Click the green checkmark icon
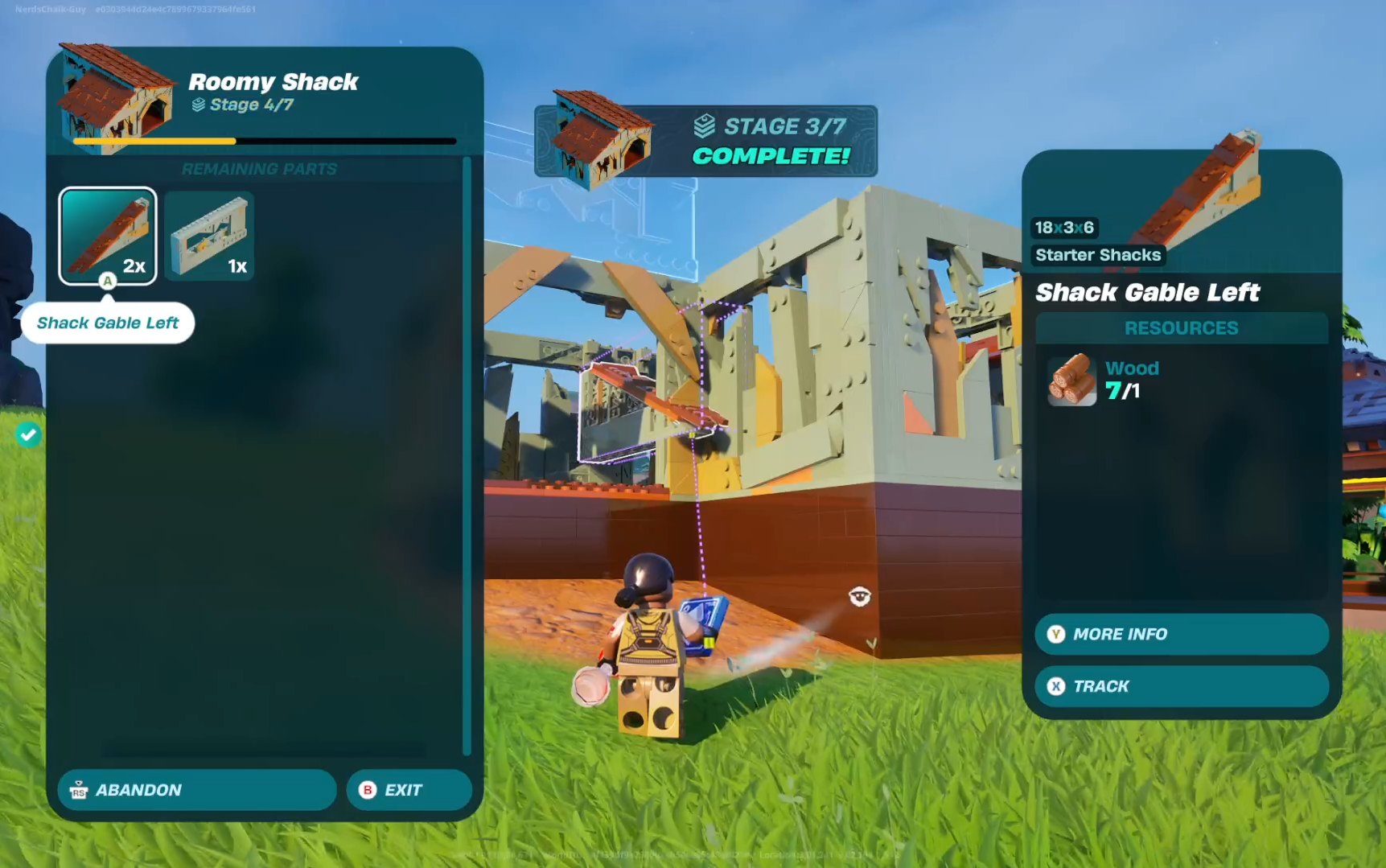The height and width of the screenshot is (868, 1386). click(x=28, y=435)
